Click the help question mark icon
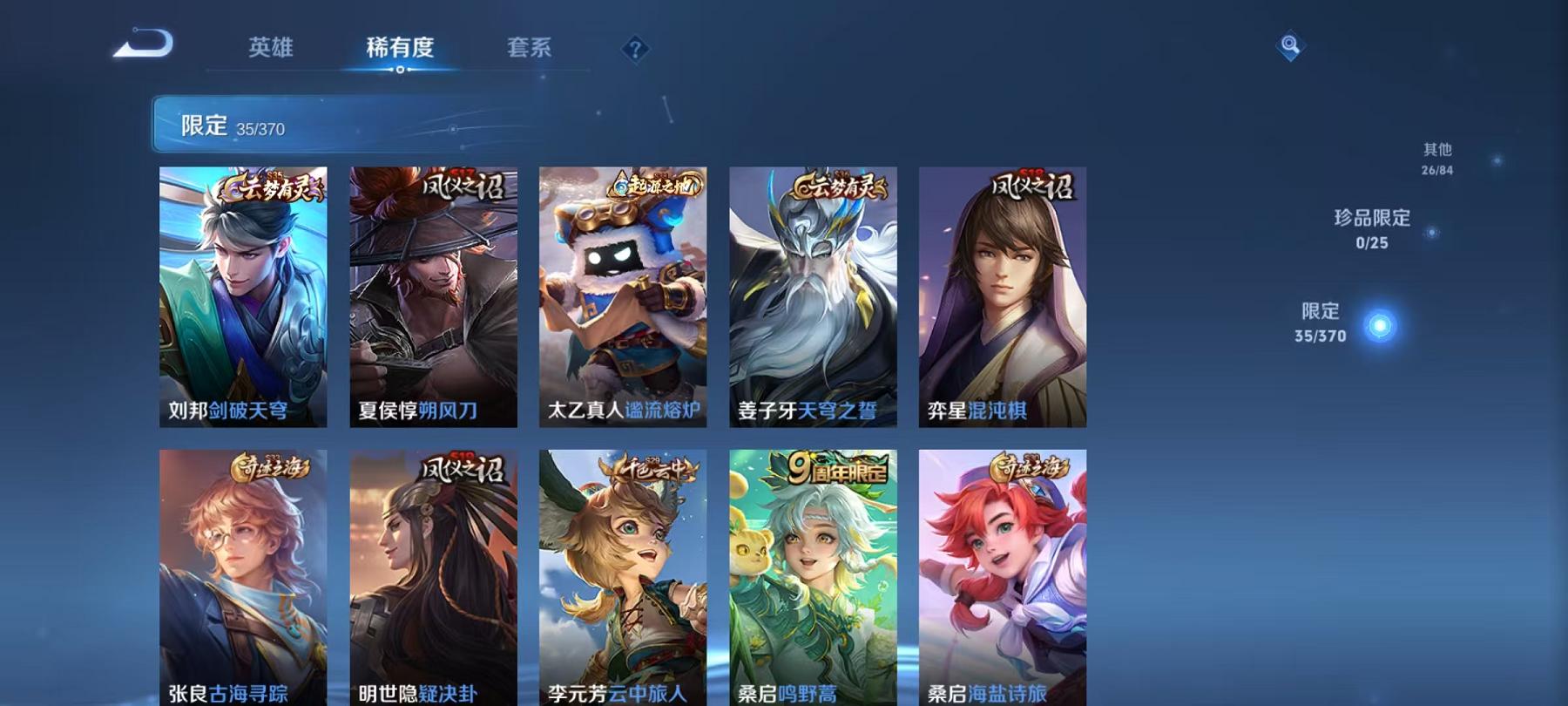 636,49
